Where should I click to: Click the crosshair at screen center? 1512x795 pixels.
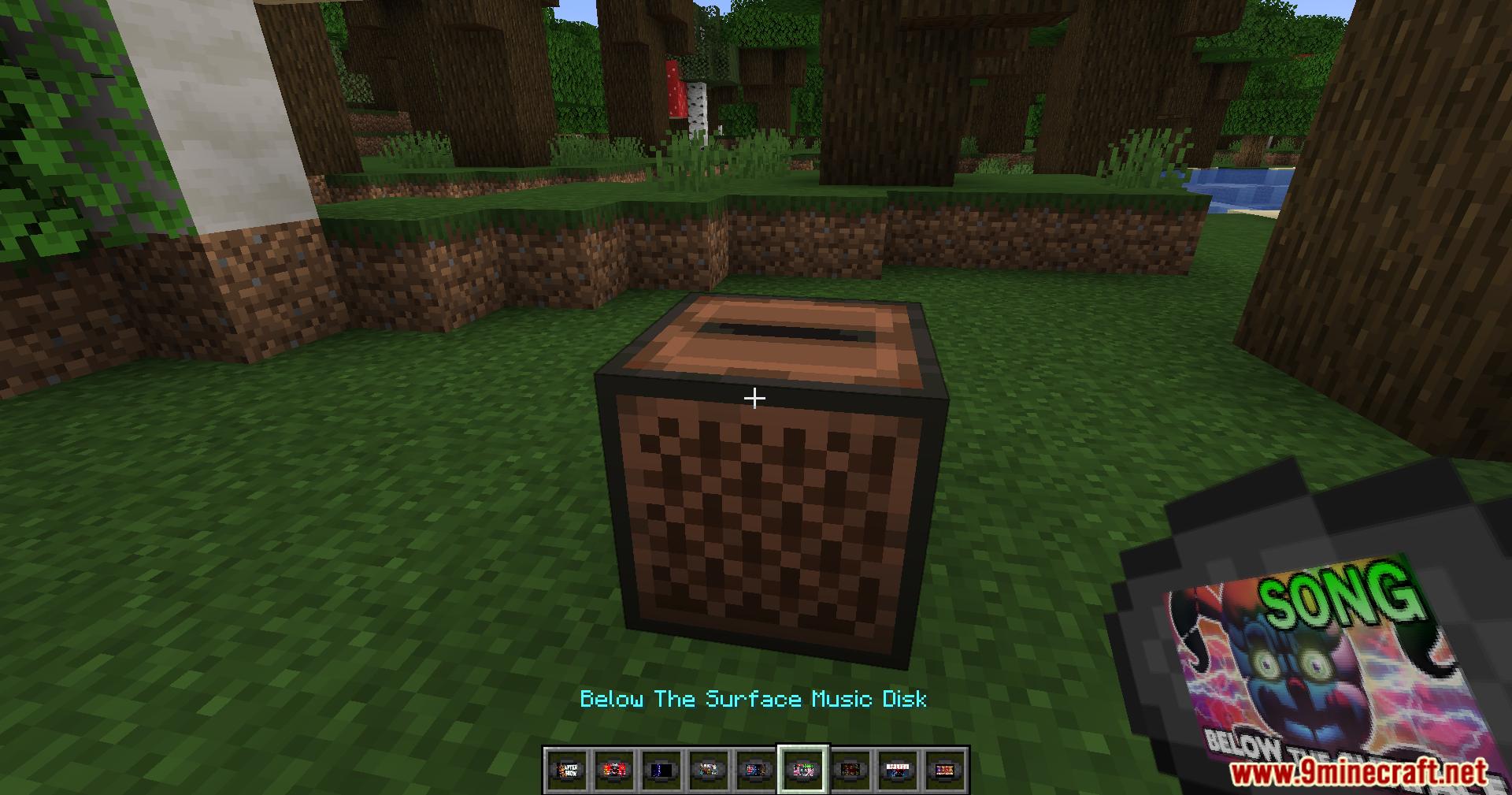(x=755, y=397)
